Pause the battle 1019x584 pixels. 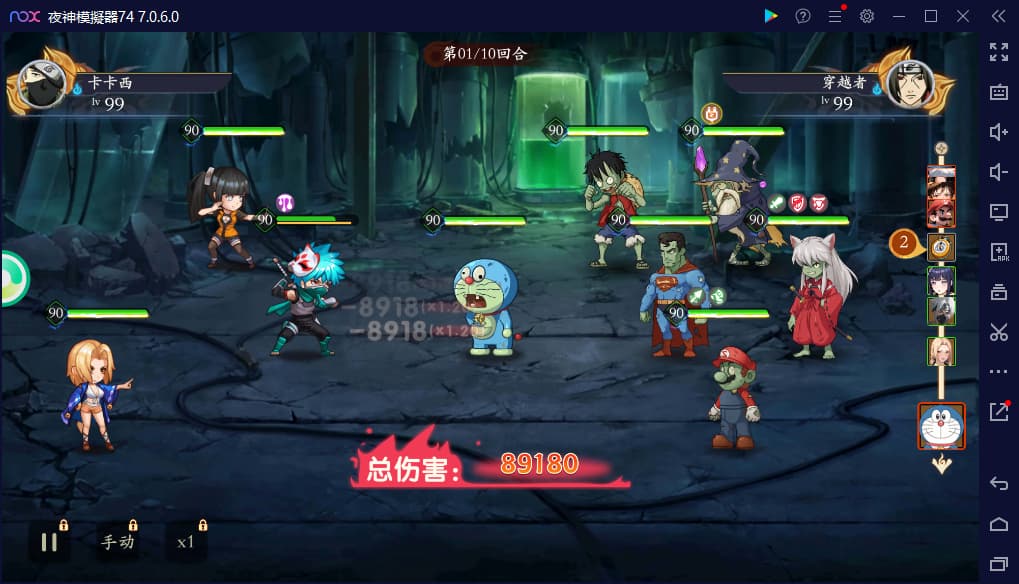coord(49,542)
